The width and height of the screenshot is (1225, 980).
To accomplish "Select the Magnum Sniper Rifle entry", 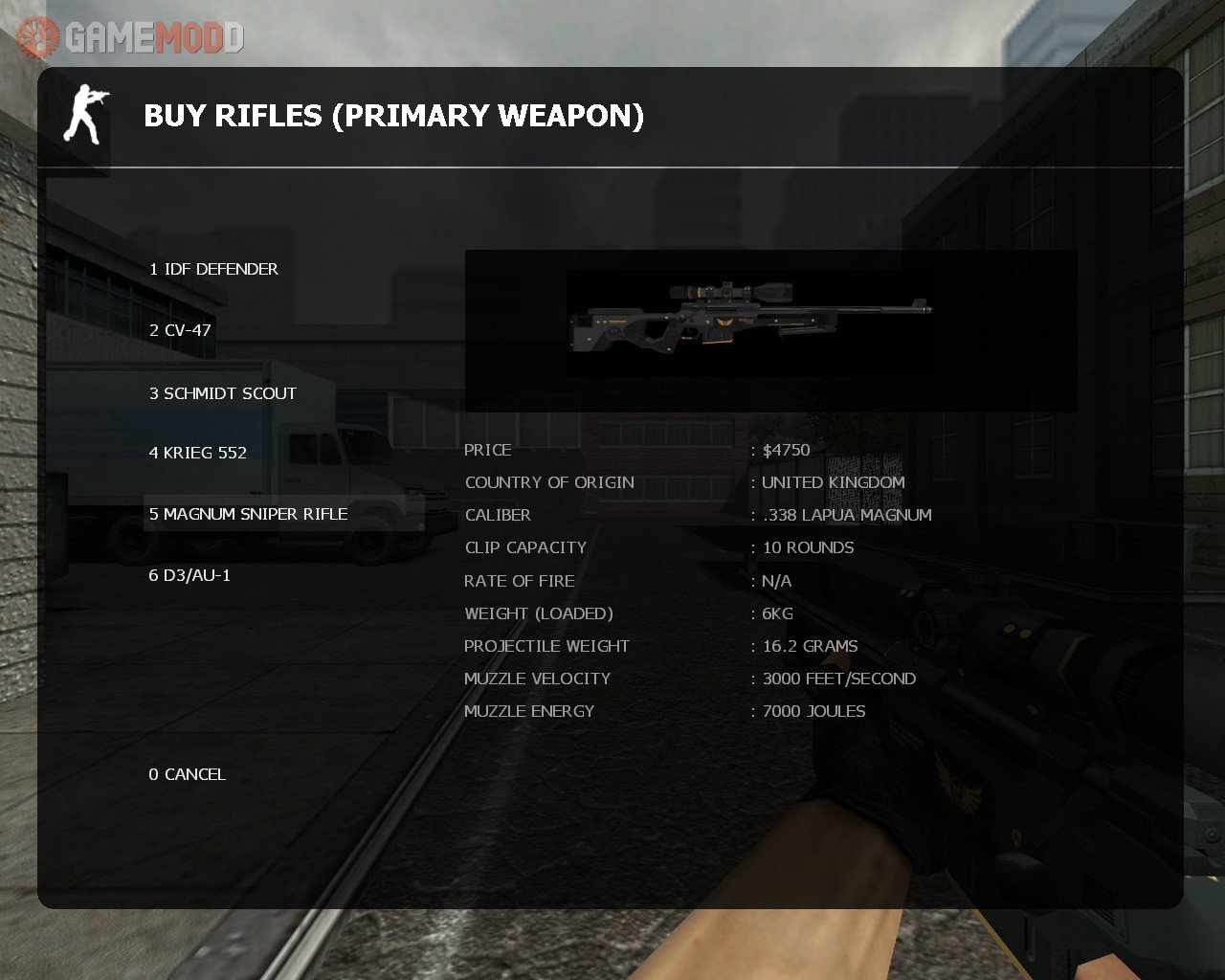I will [249, 514].
